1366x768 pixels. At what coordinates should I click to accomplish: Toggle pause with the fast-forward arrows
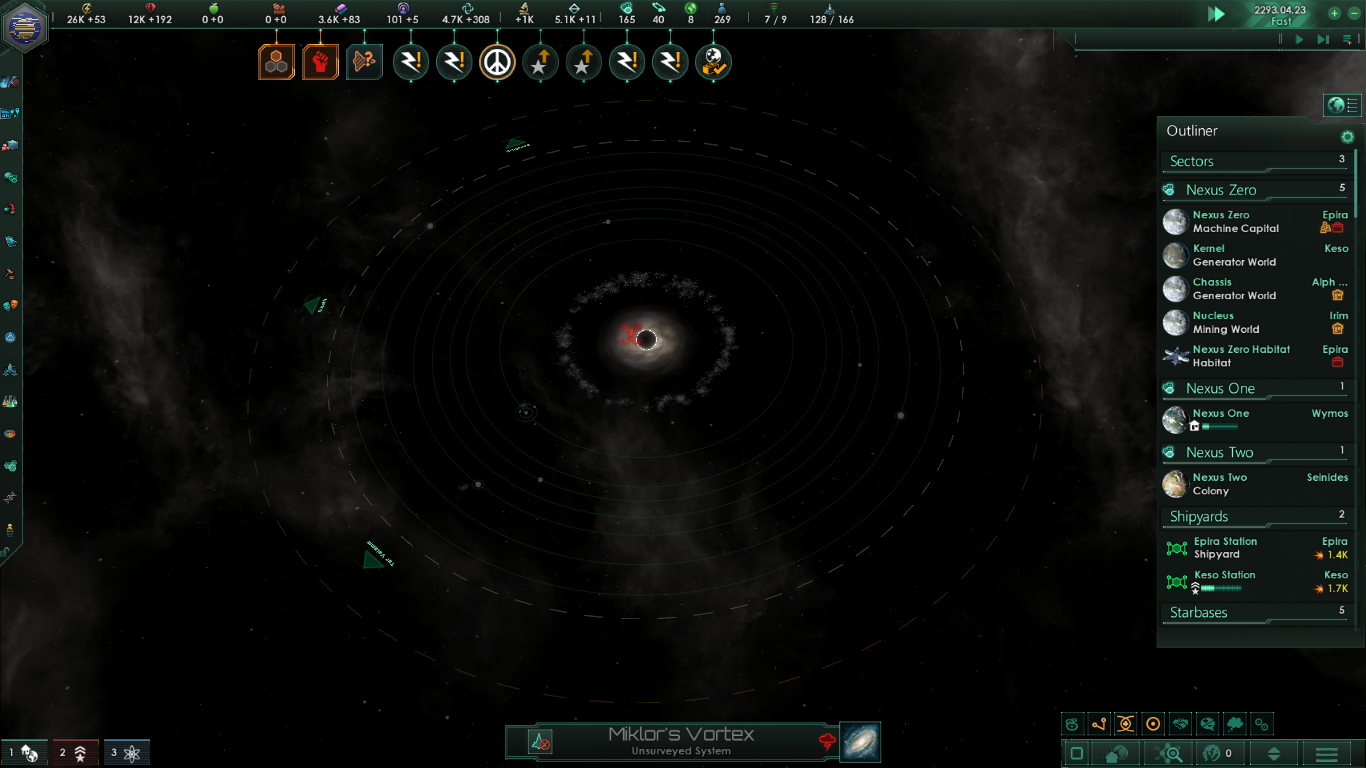point(1216,14)
